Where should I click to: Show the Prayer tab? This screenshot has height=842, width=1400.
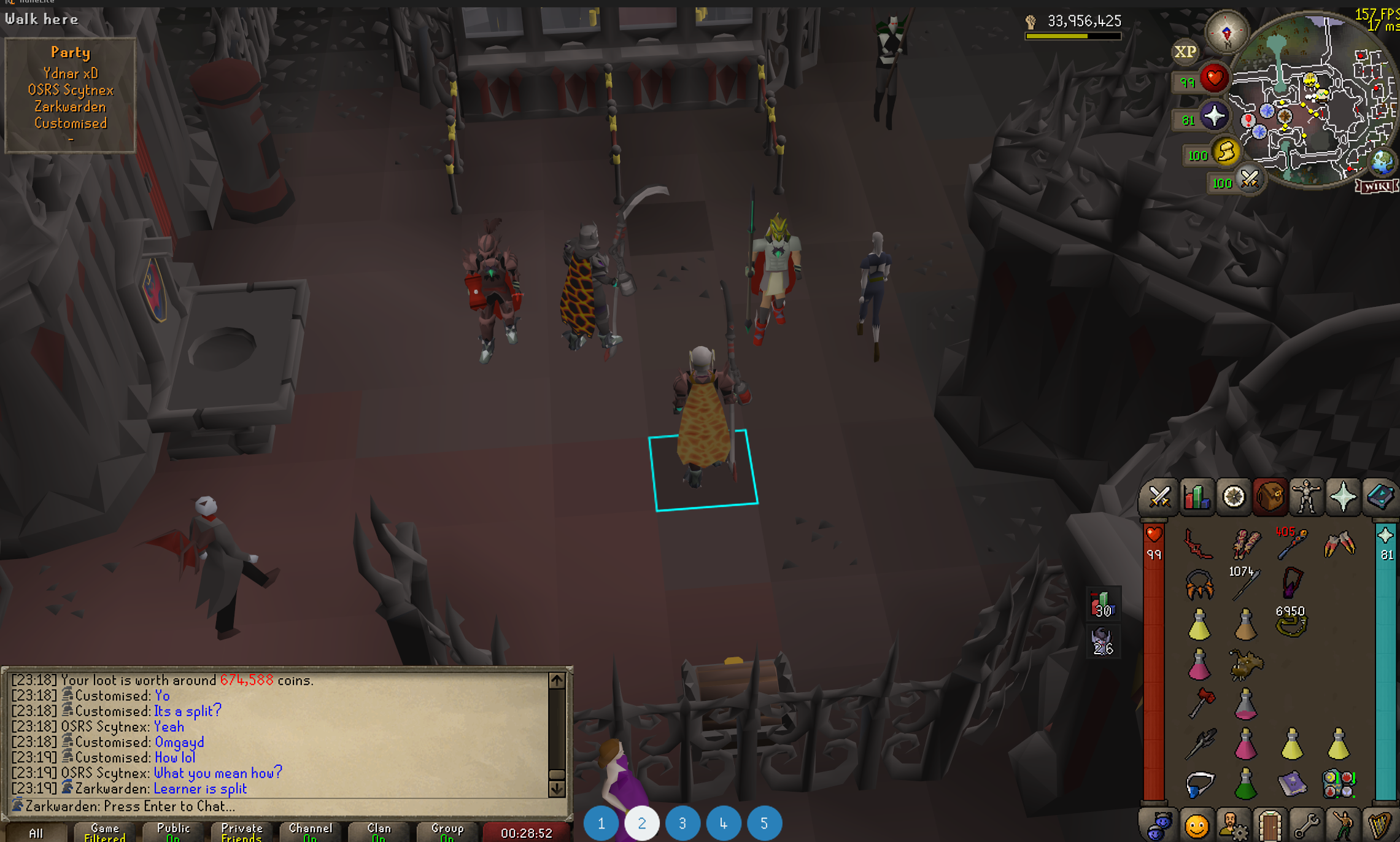pyautogui.click(x=1343, y=496)
